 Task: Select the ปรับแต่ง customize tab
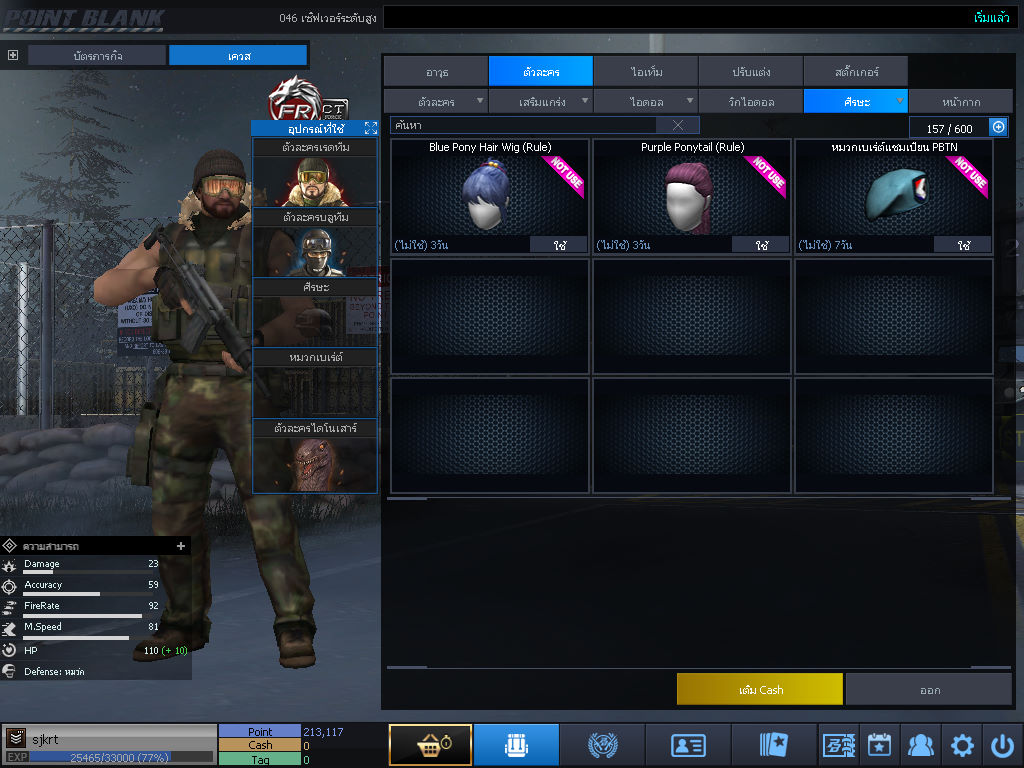point(750,71)
